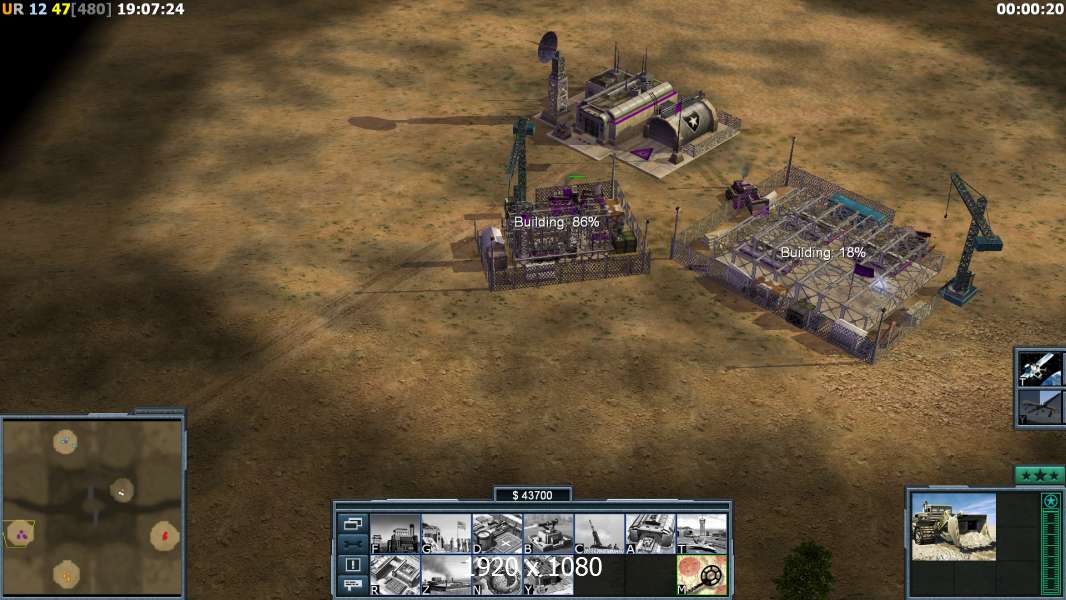Screen dimensions: 1066x600
Task: Click the exclamation mark button
Action: (353, 565)
